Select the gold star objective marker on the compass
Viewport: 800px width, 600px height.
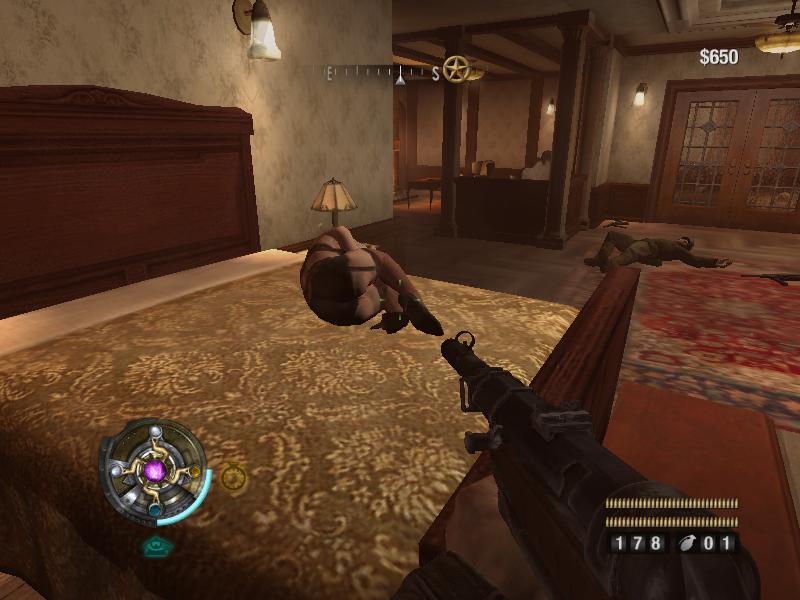[457, 70]
